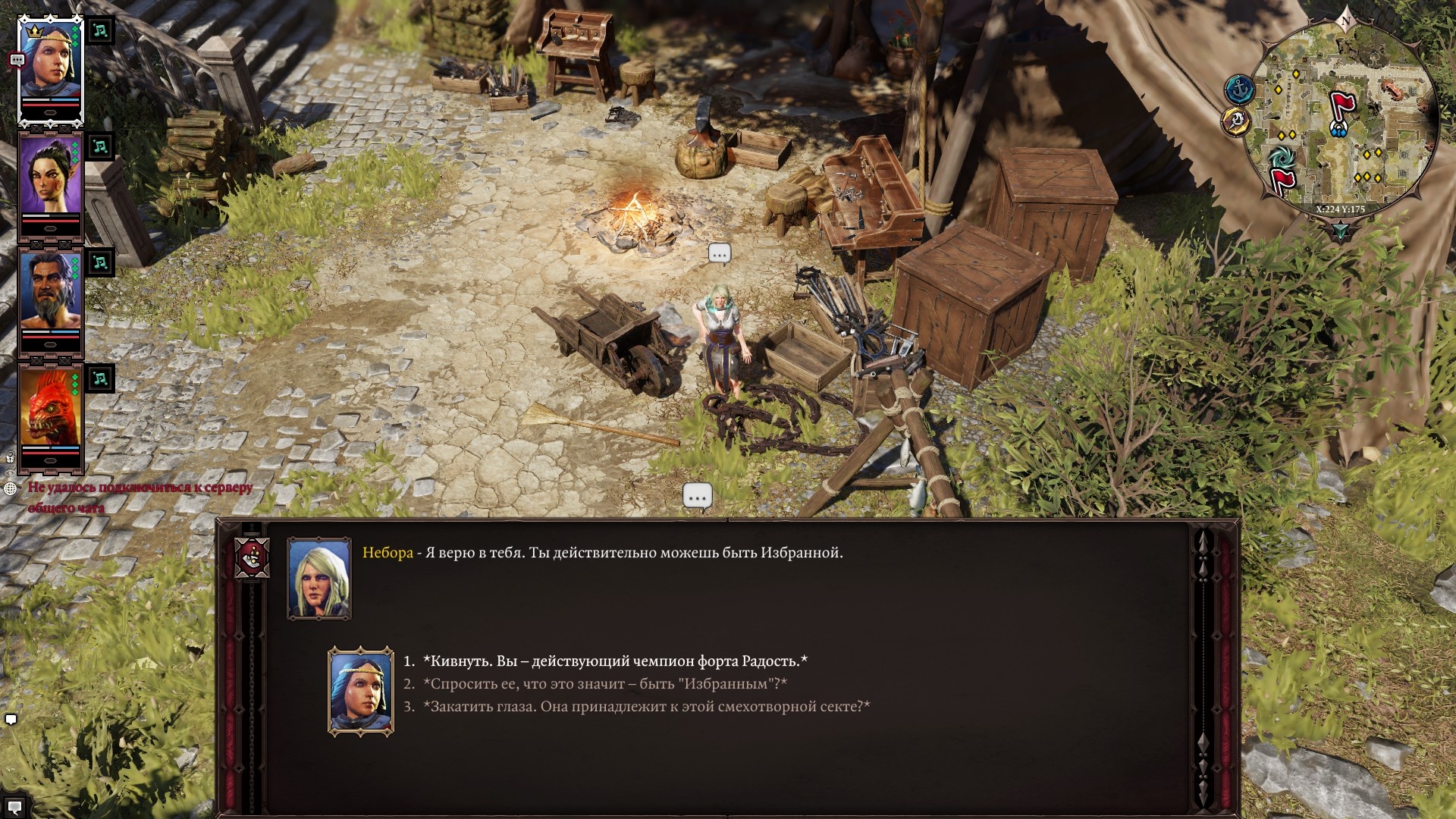Toggle dialogue listening for the red lizard companion
This screenshot has width=1456, height=819.
tap(99, 379)
